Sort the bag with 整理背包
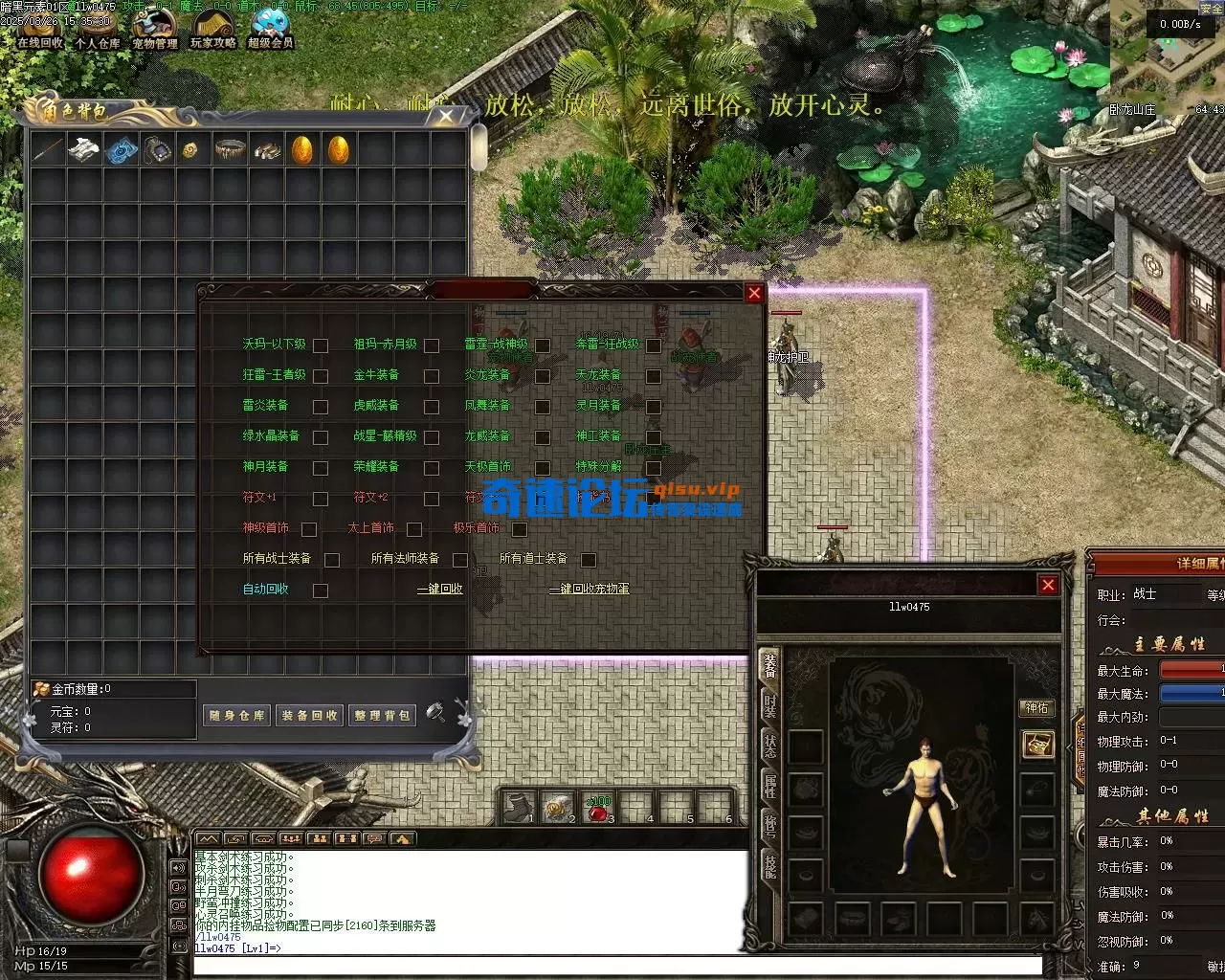The width and height of the screenshot is (1225, 980). [382, 715]
